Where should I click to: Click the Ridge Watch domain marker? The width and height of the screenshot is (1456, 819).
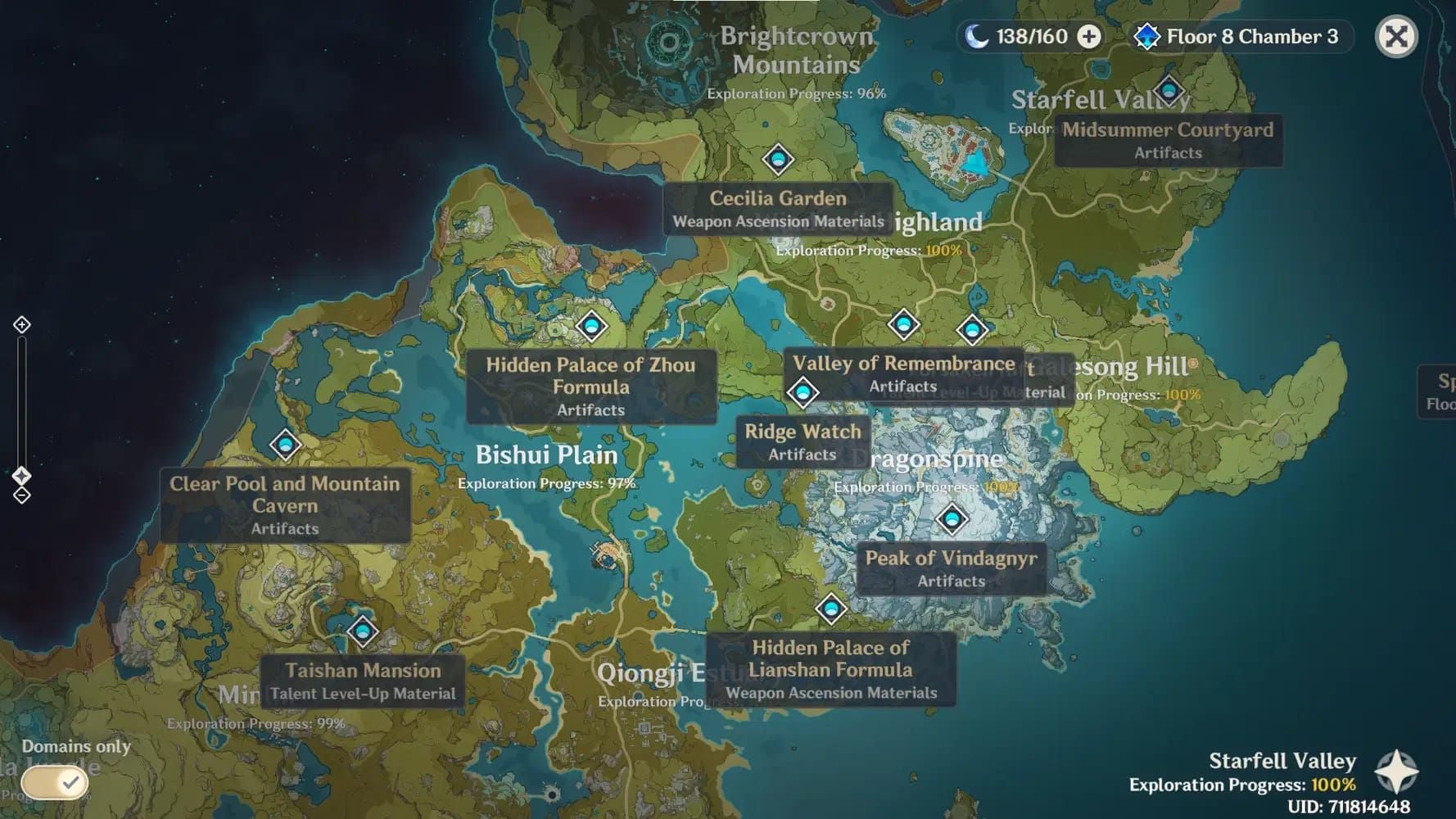[803, 393]
